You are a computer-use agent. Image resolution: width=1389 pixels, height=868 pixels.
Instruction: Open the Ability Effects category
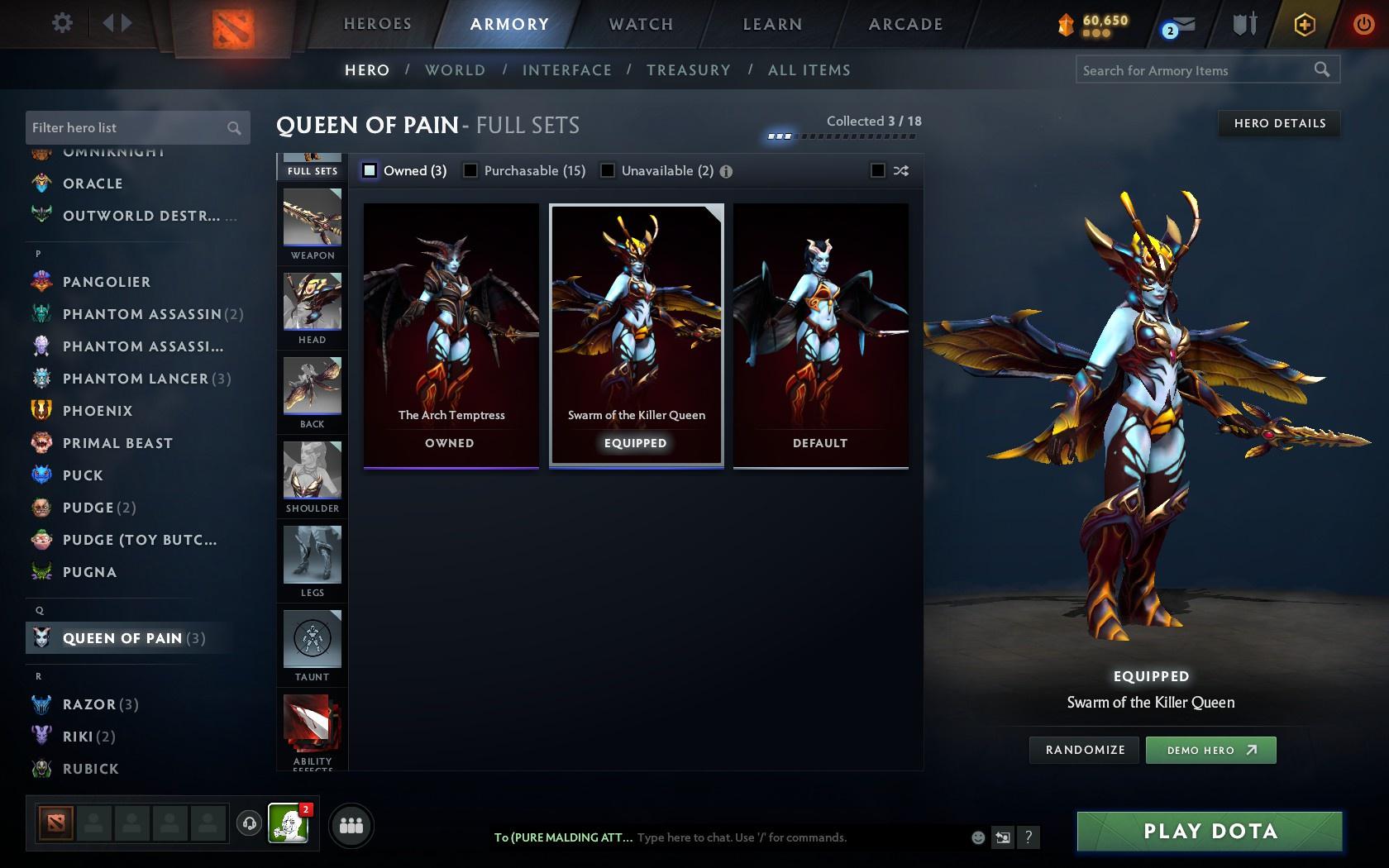[312, 729]
